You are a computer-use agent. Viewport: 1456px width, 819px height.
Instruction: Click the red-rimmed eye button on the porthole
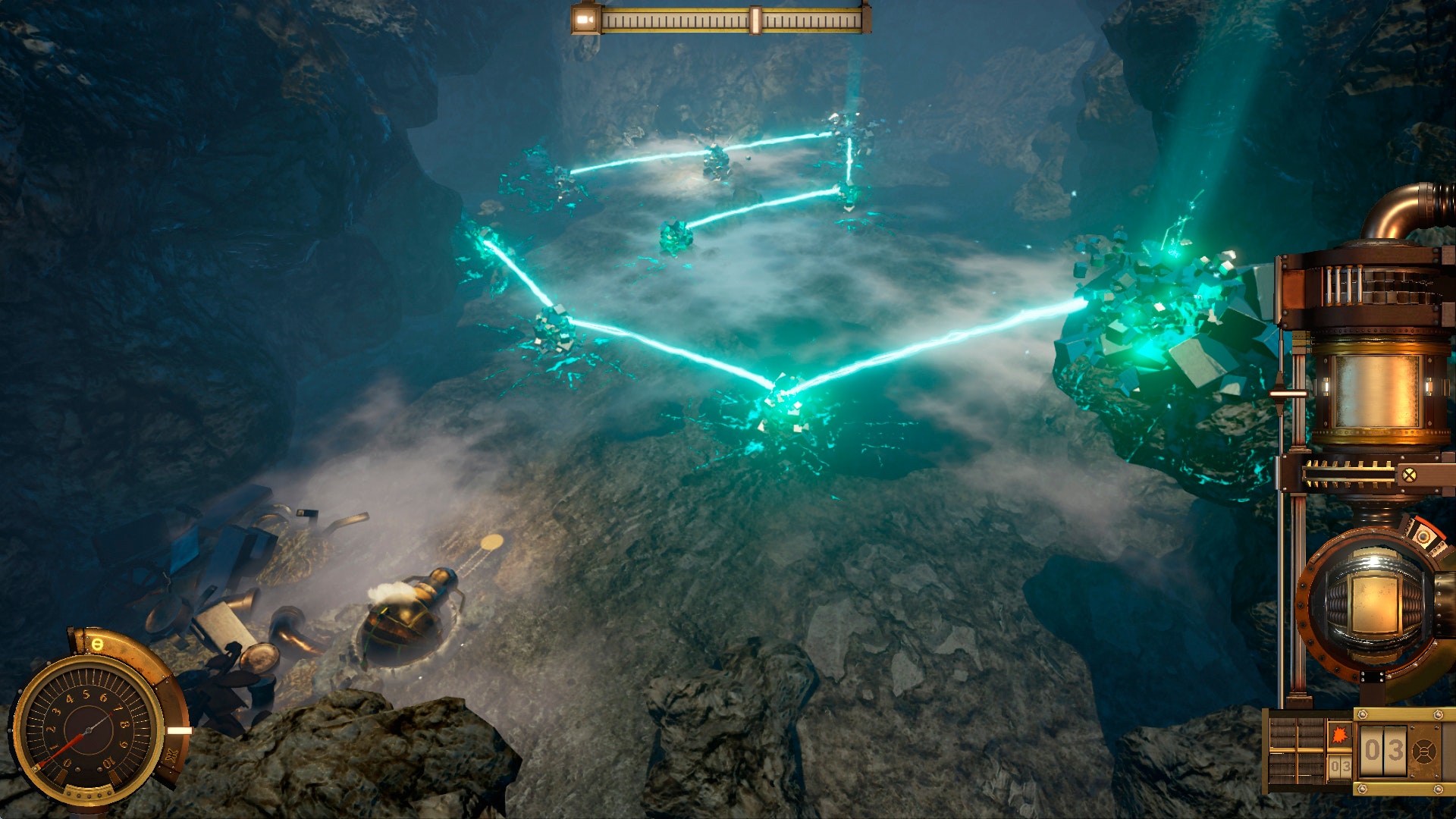pos(1423,538)
